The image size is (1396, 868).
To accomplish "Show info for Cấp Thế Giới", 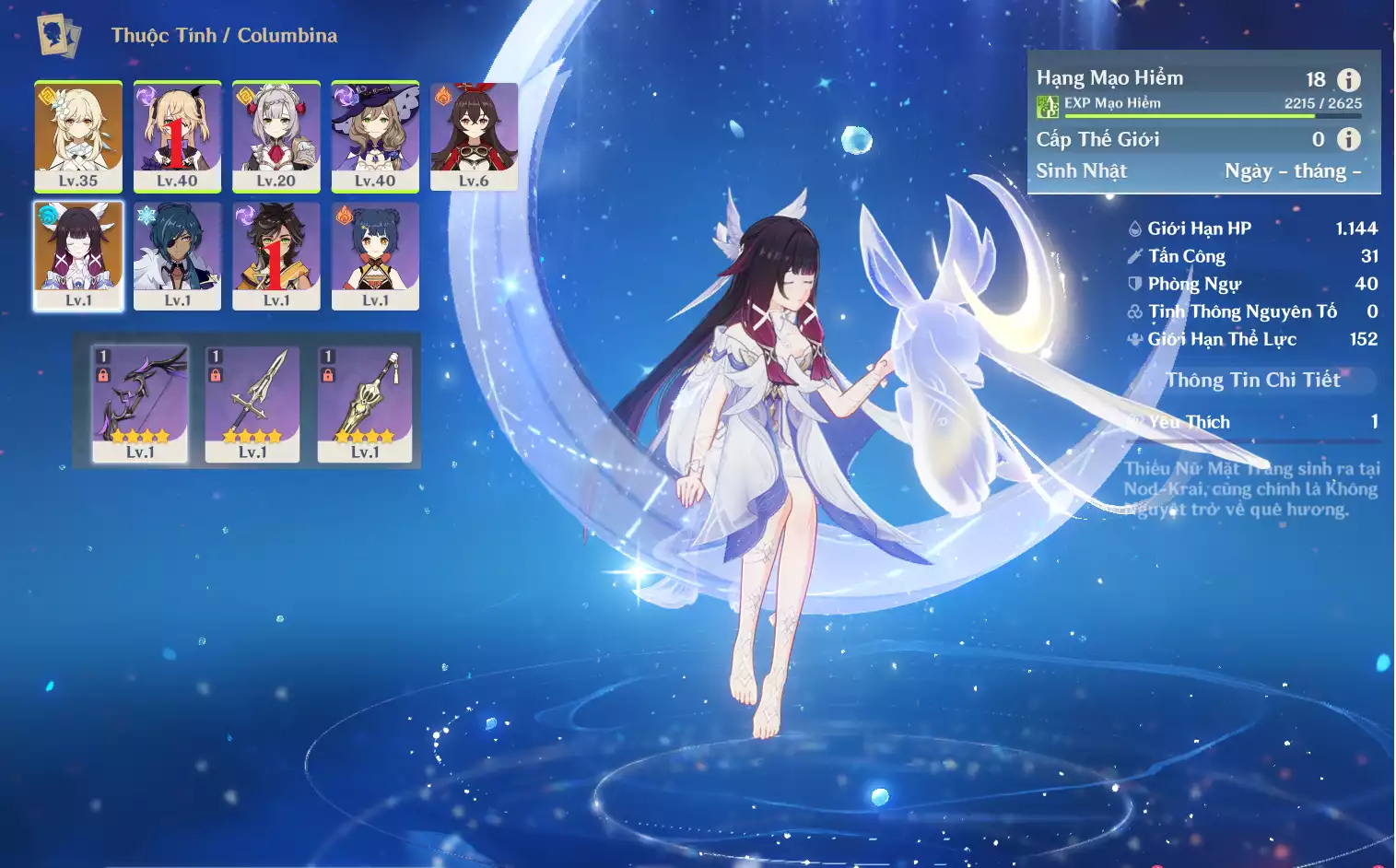I will pyautogui.click(x=1348, y=139).
